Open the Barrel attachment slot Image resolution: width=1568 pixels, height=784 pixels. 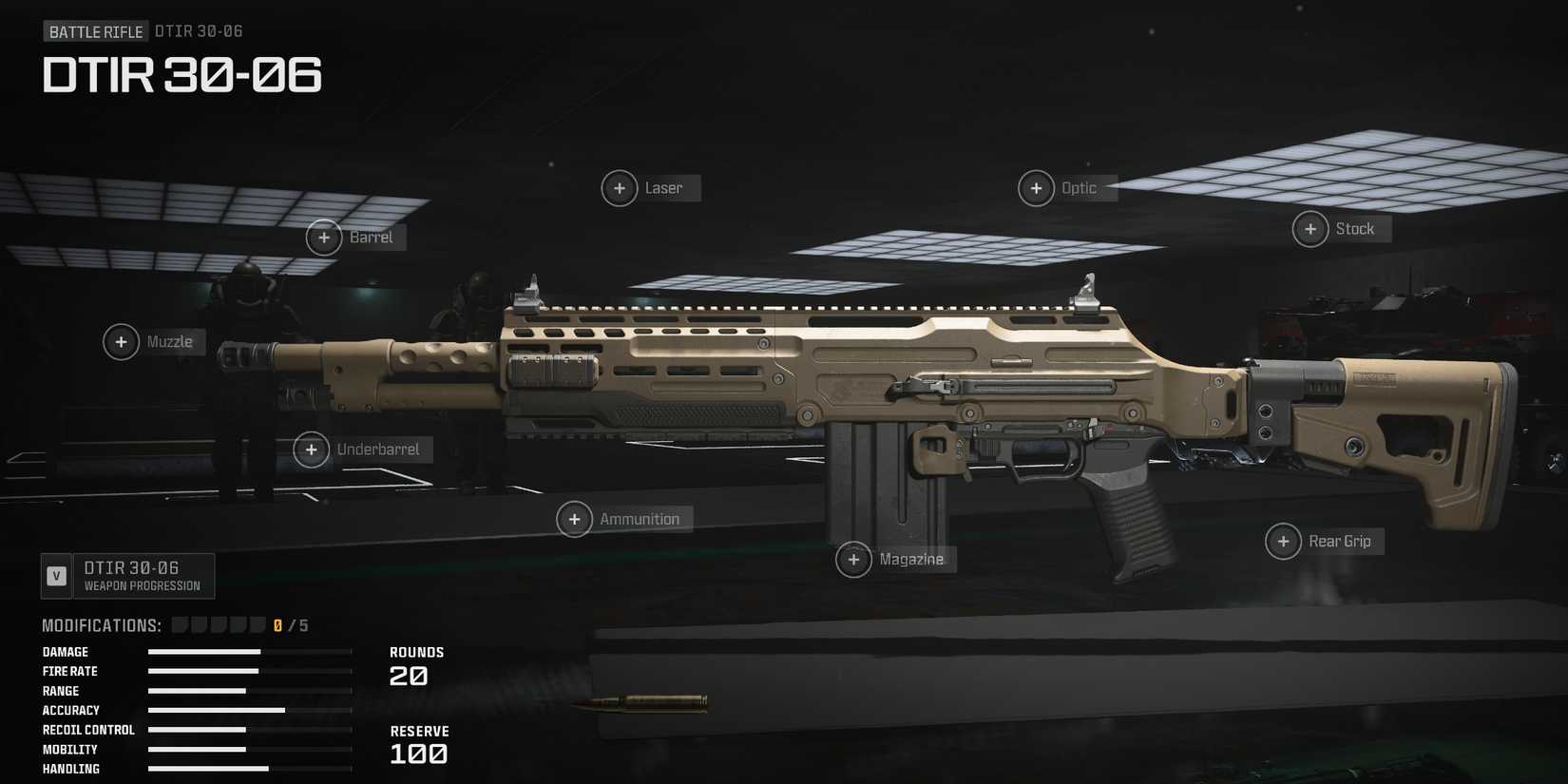(323, 237)
